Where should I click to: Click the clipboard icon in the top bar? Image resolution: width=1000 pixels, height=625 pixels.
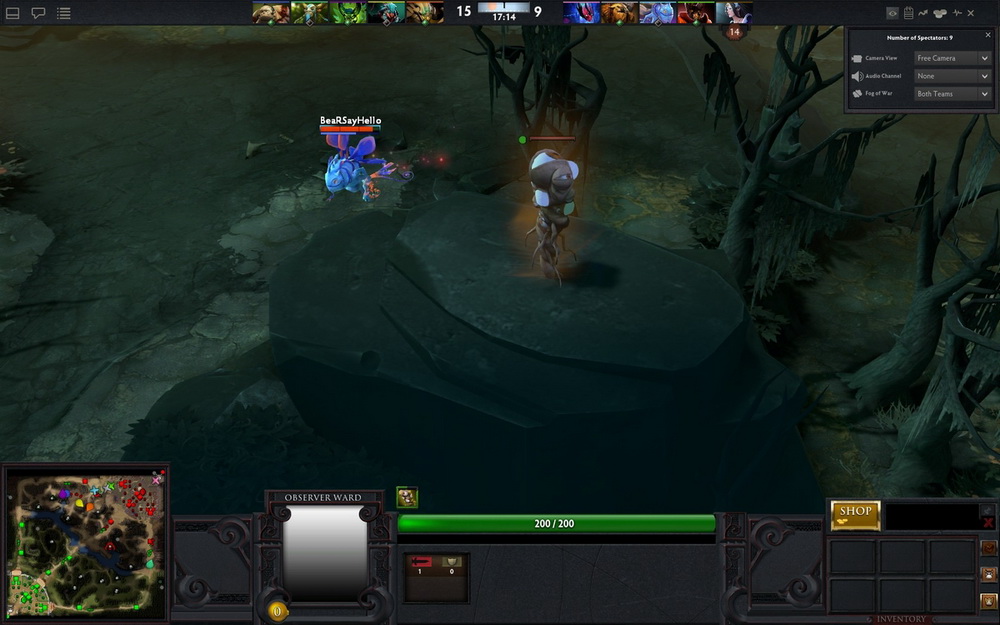point(908,13)
